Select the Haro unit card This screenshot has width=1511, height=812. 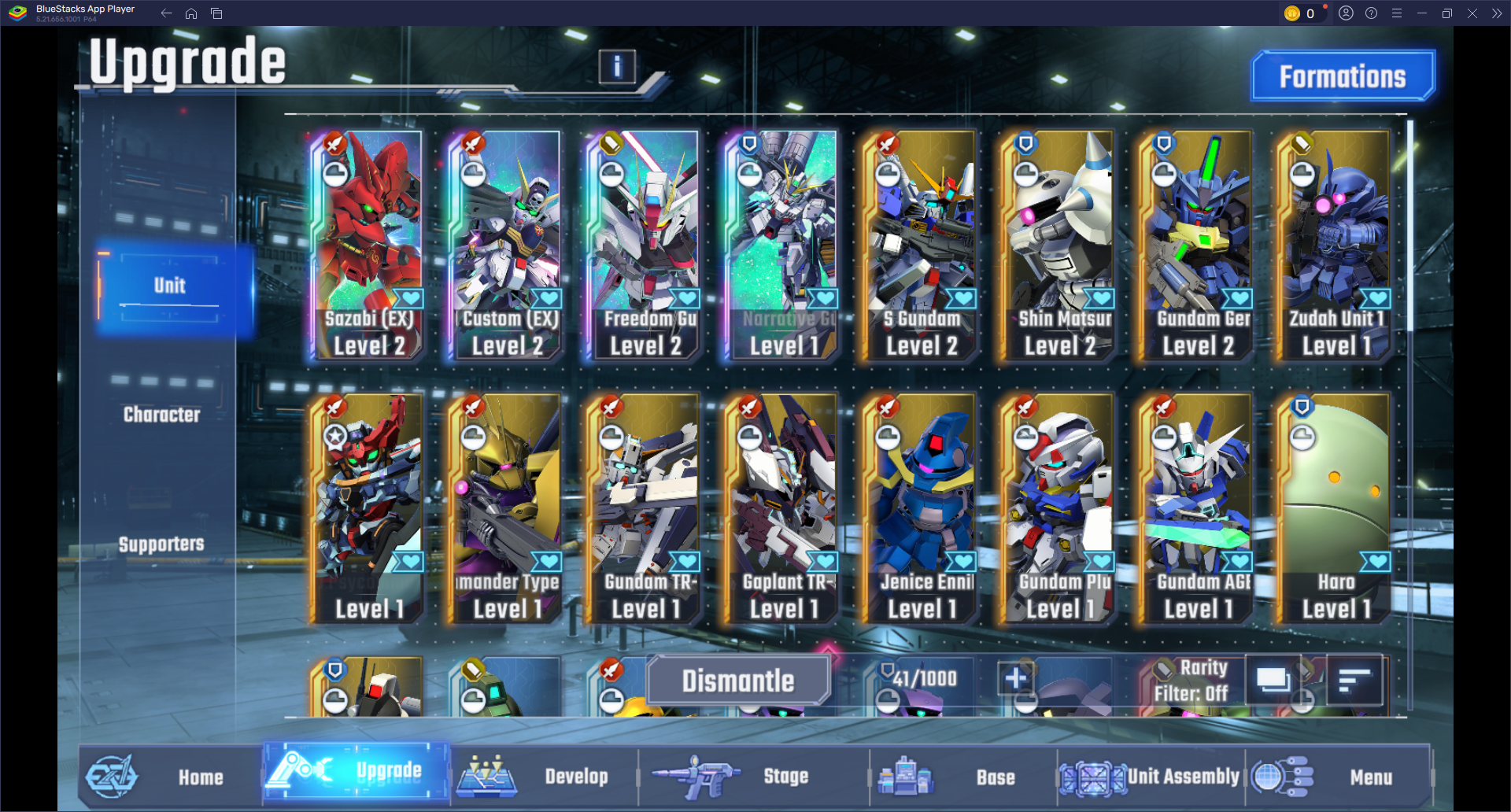pyautogui.click(x=1335, y=509)
